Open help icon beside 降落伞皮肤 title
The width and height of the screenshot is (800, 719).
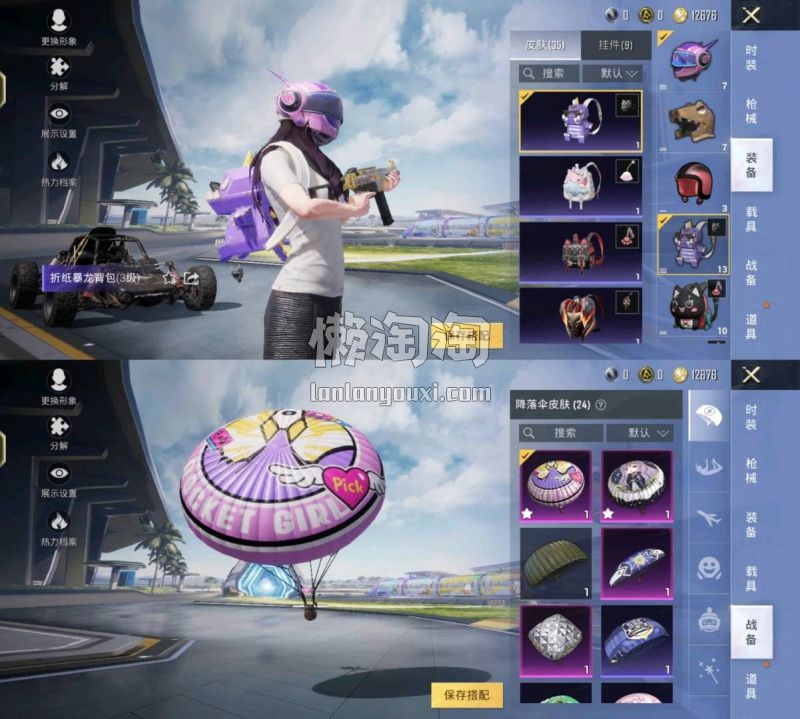point(600,405)
